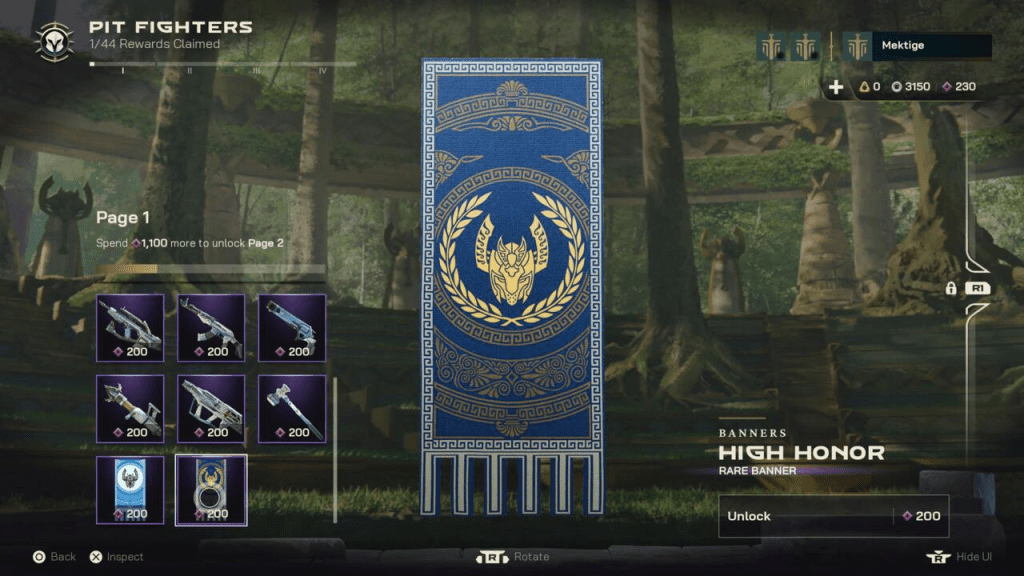Choose the hammer weapon skin tile
This screenshot has width=1024, height=576.
(x=292, y=408)
